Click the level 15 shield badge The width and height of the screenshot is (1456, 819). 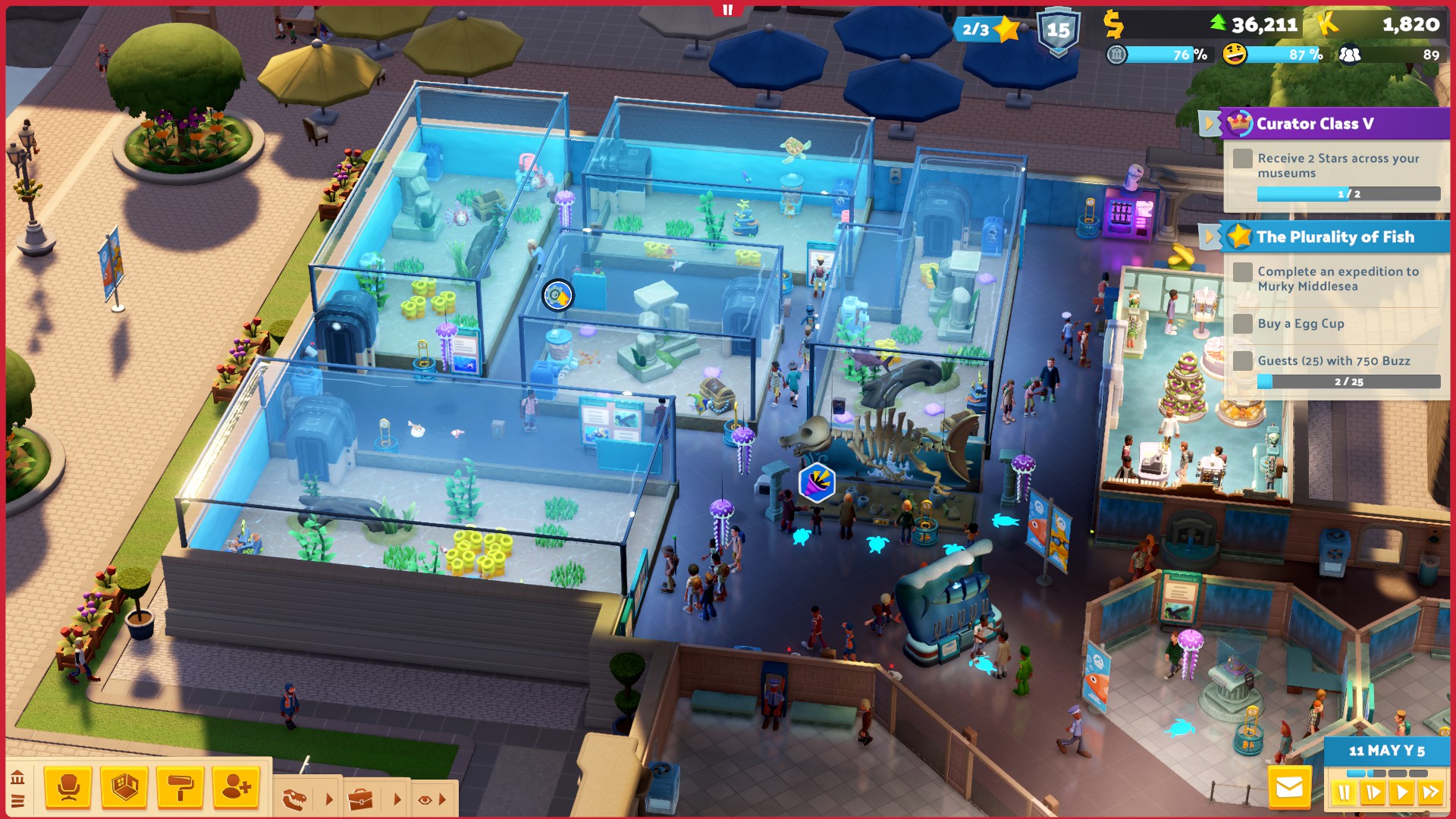pos(1058,32)
